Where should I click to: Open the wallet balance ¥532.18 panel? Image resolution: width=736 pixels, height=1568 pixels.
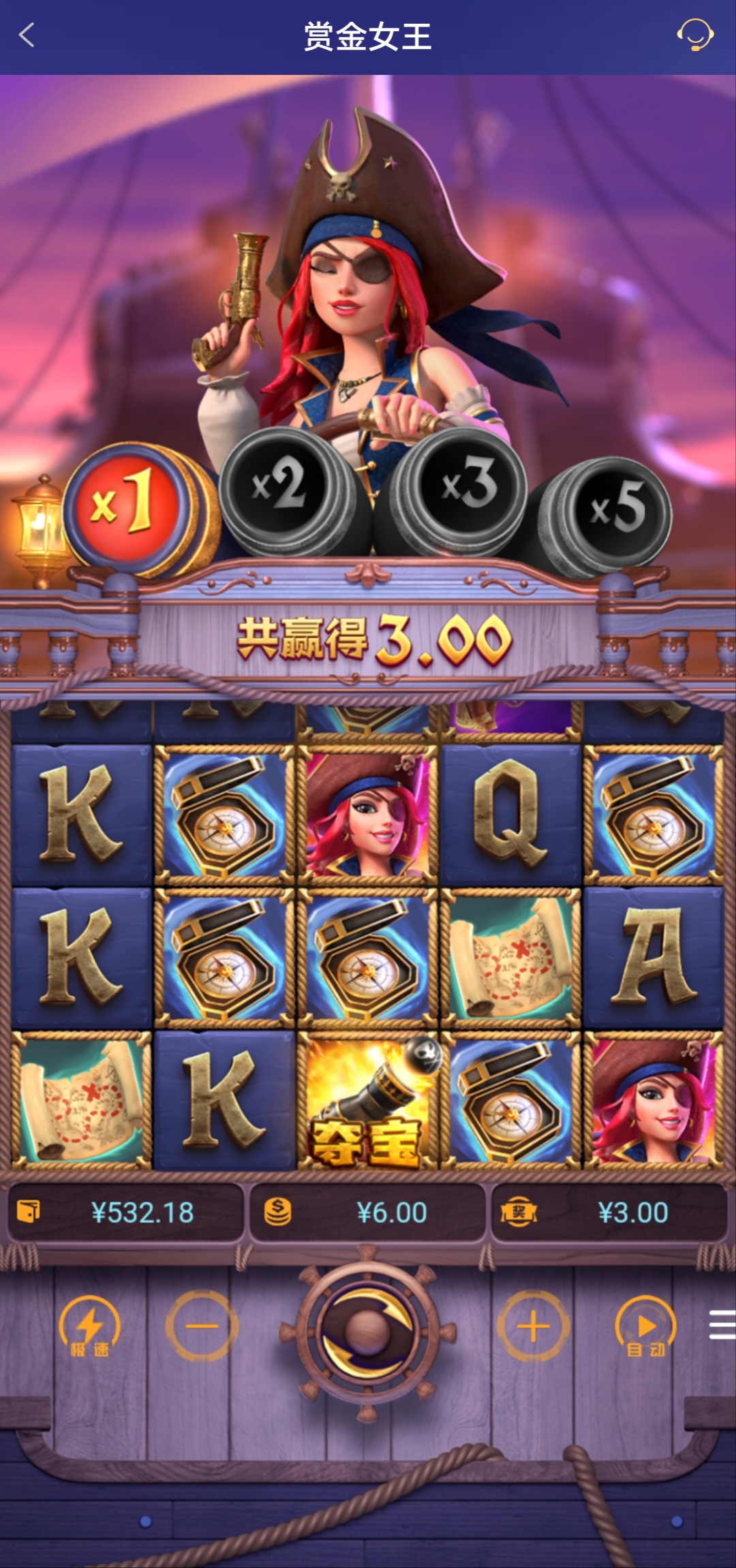coord(126,1212)
